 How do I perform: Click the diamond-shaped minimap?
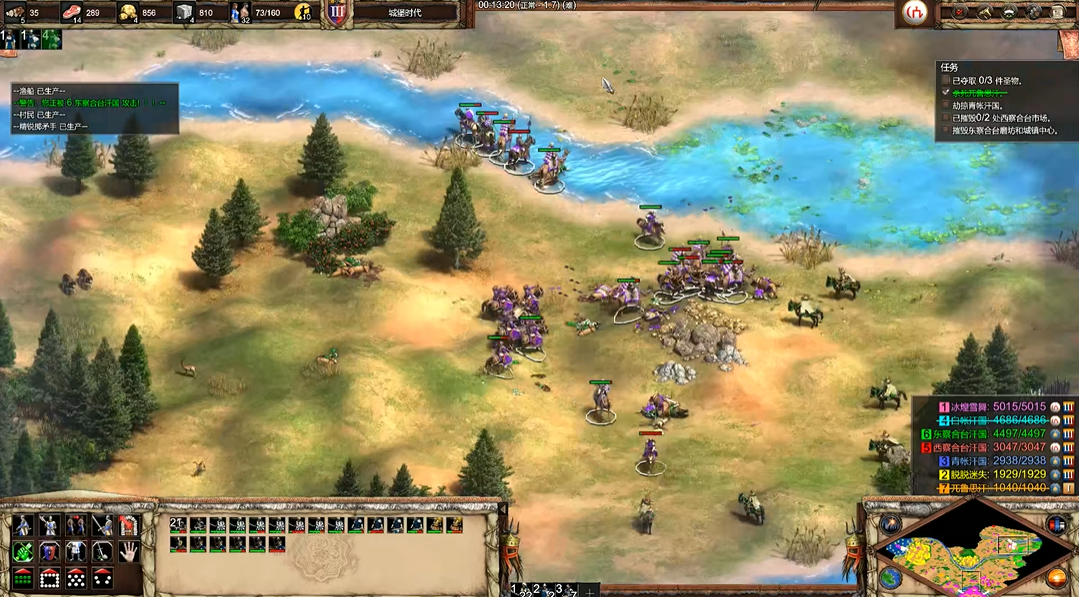971,551
